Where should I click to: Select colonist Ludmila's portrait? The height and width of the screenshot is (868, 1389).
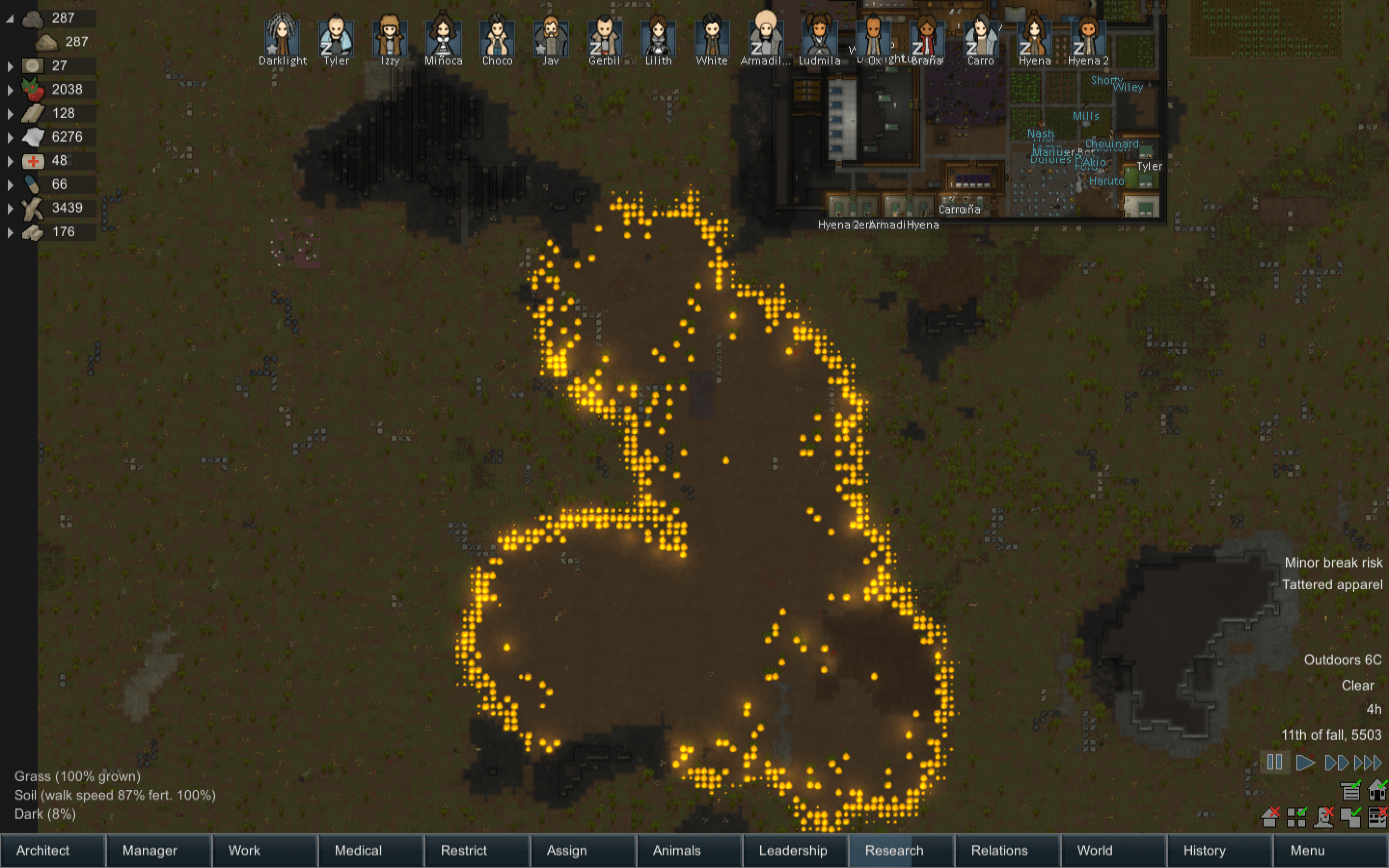[819, 38]
